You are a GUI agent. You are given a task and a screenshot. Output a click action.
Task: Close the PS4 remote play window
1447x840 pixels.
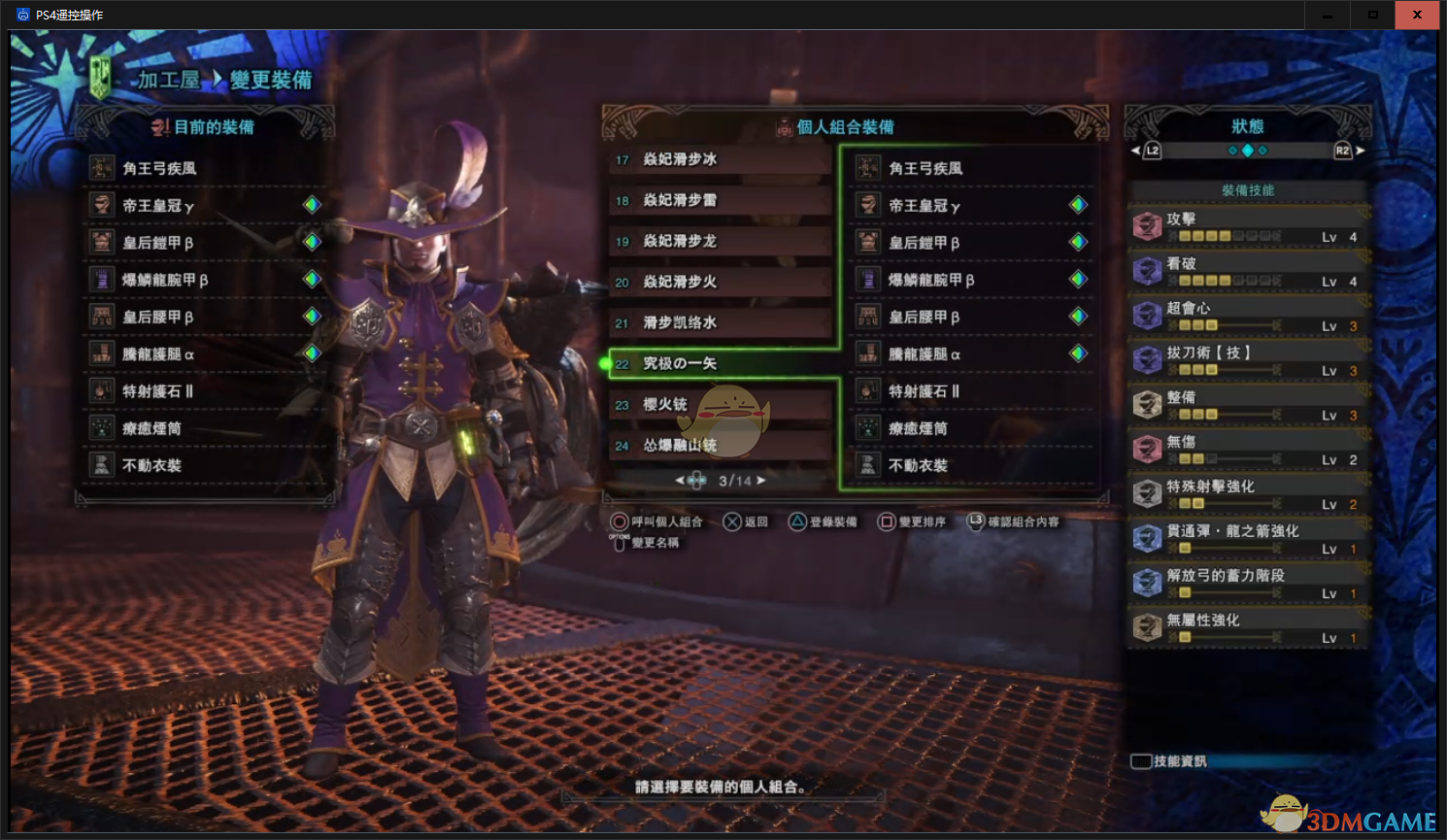(x=1417, y=15)
